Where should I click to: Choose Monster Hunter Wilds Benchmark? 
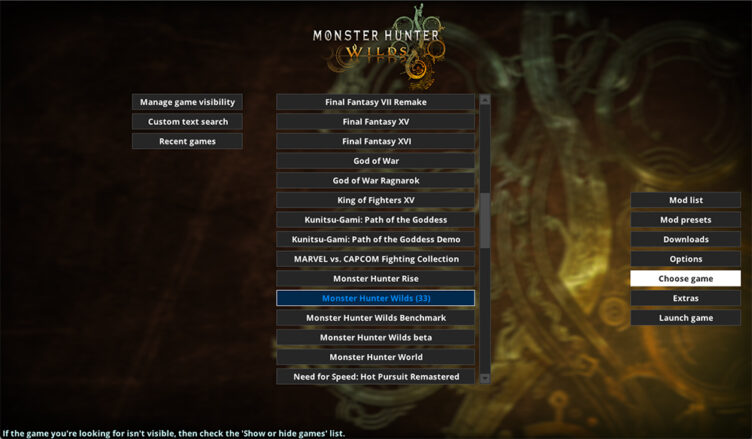coord(375,317)
